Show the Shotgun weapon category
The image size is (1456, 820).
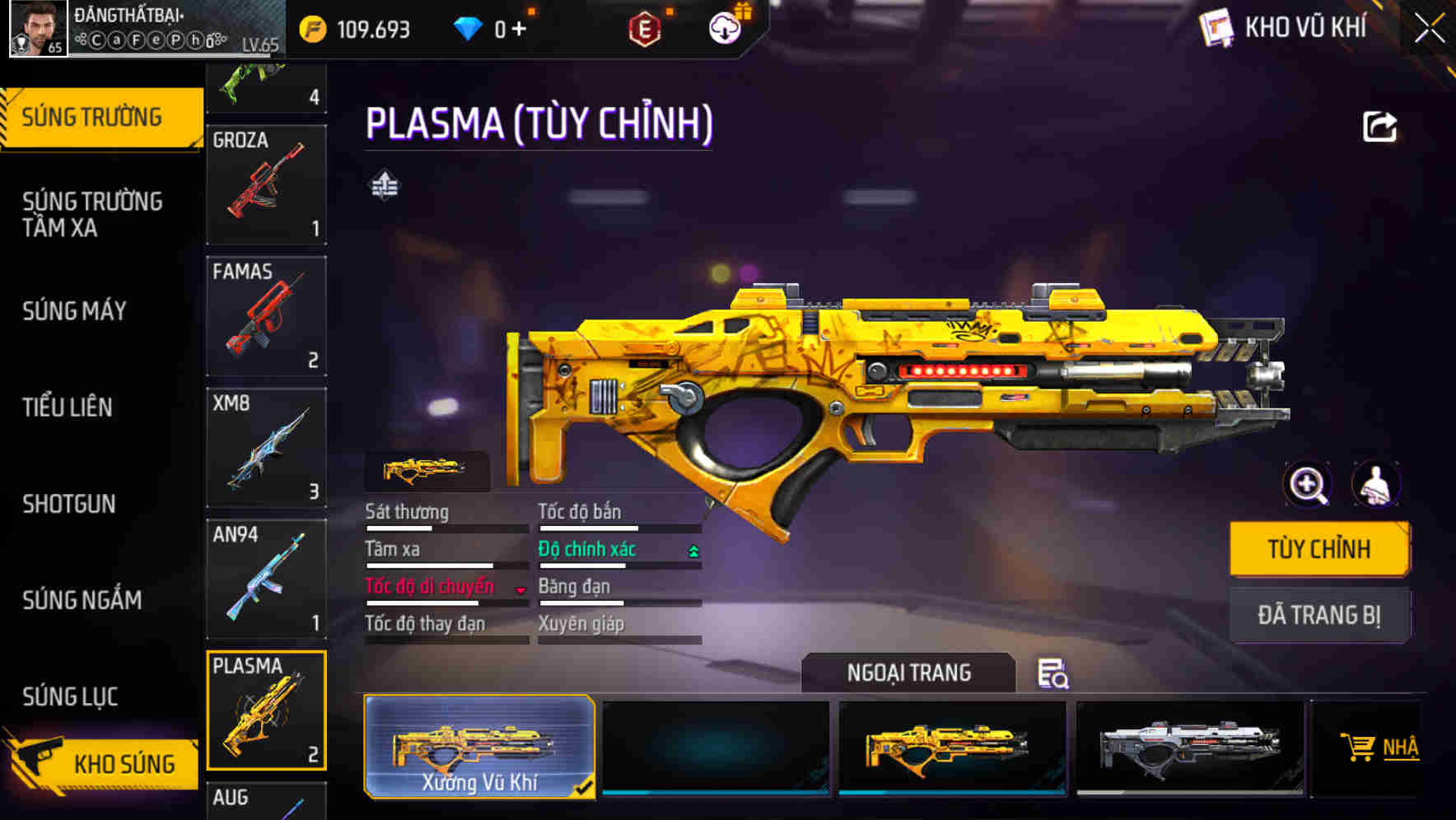point(69,504)
